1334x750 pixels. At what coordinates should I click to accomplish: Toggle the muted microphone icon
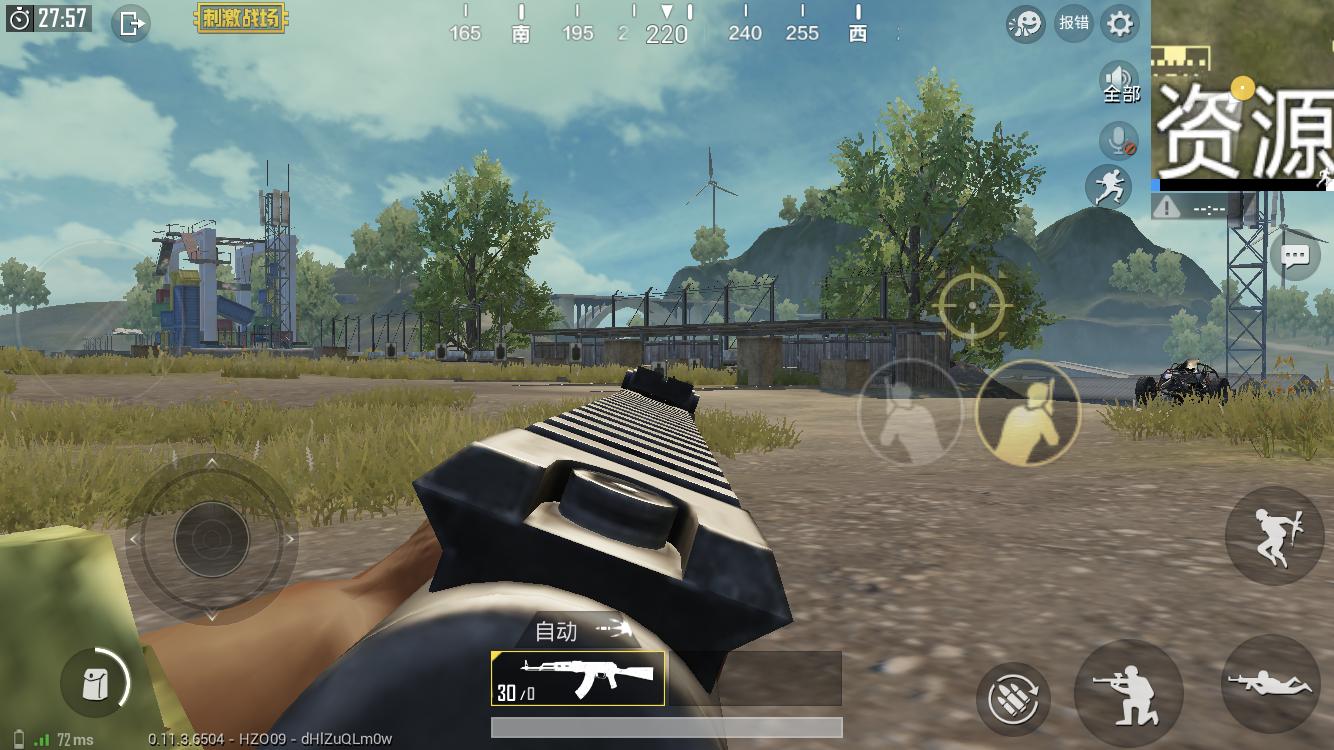click(x=1119, y=141)
